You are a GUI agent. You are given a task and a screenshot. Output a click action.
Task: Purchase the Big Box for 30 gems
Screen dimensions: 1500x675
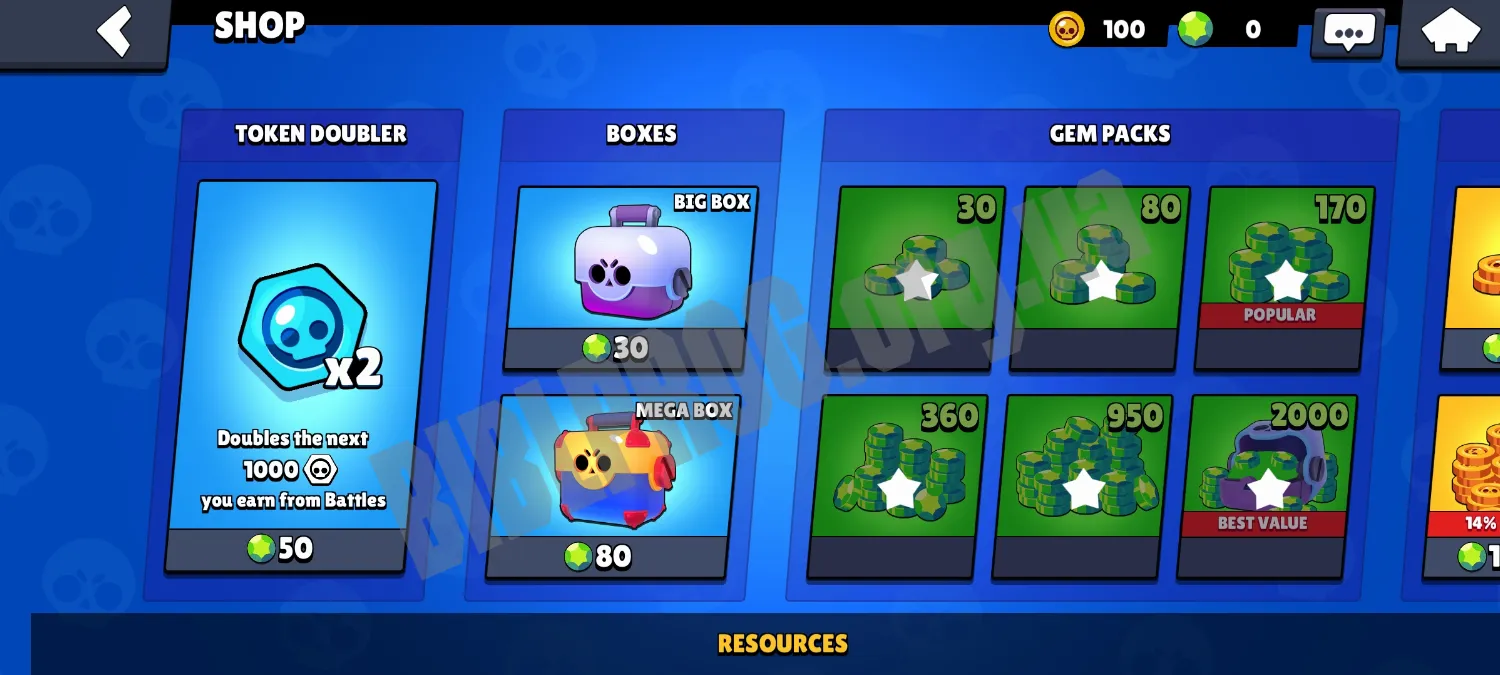630,277
